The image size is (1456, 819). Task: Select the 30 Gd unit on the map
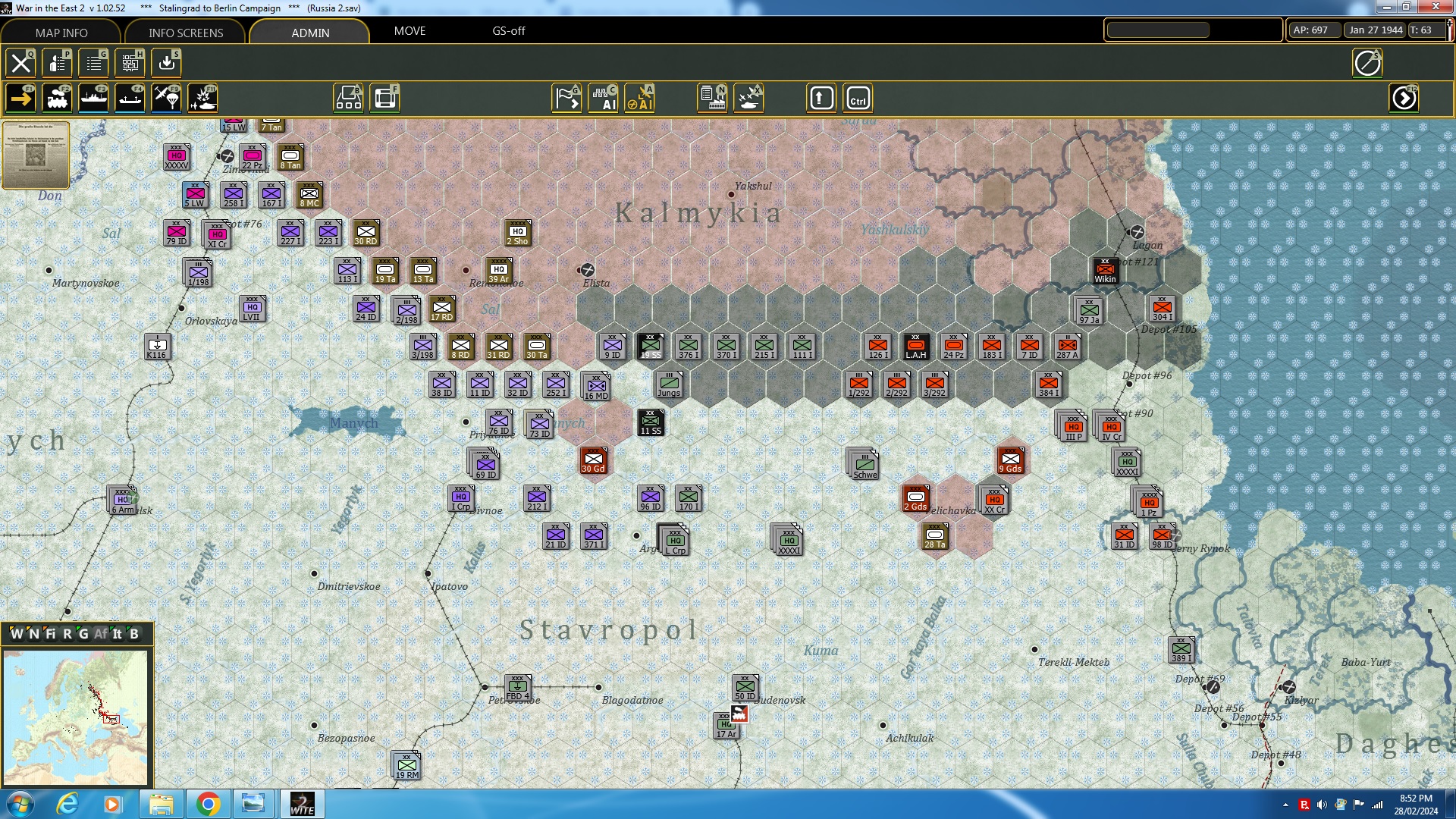point(594,460)
